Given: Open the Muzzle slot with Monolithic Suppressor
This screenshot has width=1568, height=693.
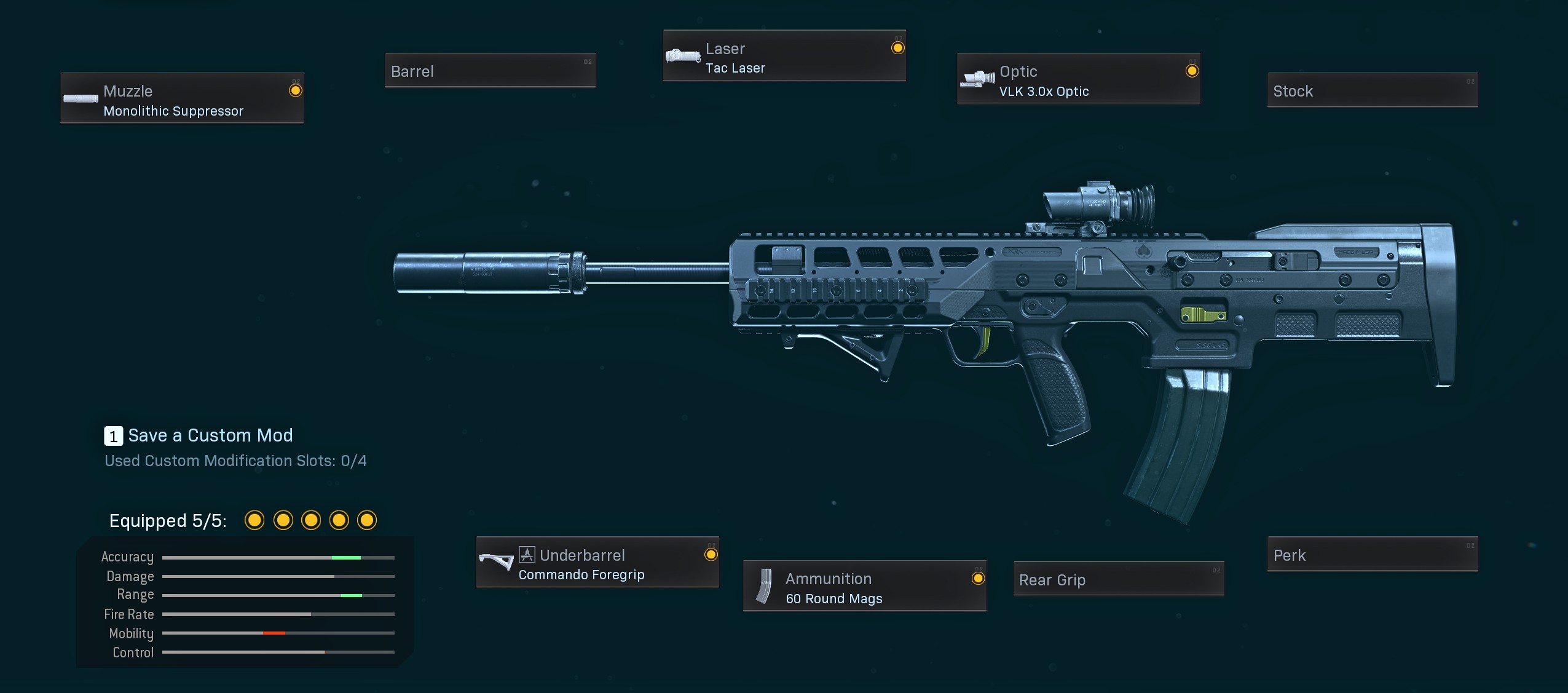Looking at the screenshot, I should 182,98.
